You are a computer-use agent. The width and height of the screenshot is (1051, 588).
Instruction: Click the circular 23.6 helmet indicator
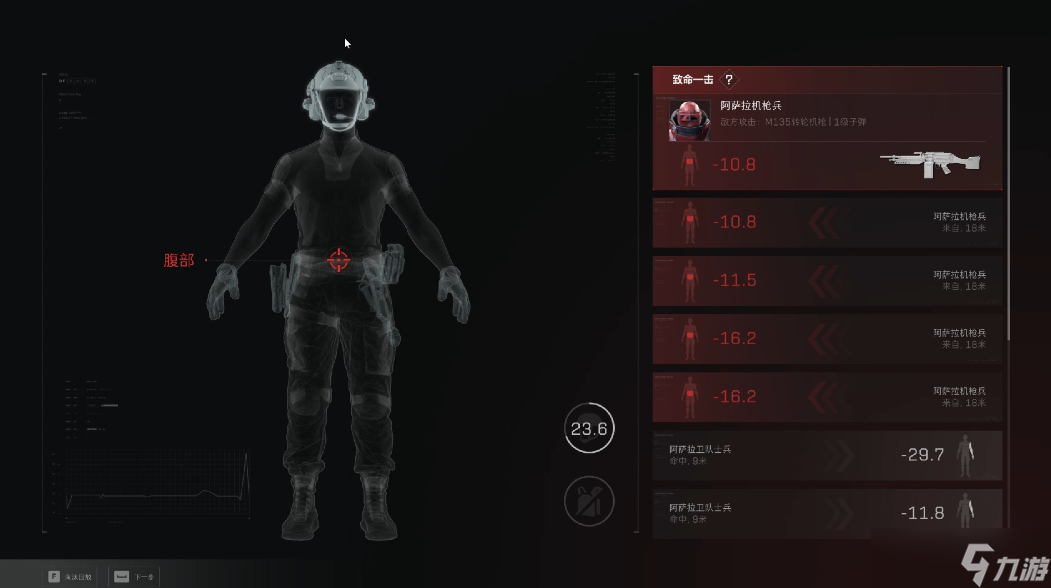coord(588,429)
